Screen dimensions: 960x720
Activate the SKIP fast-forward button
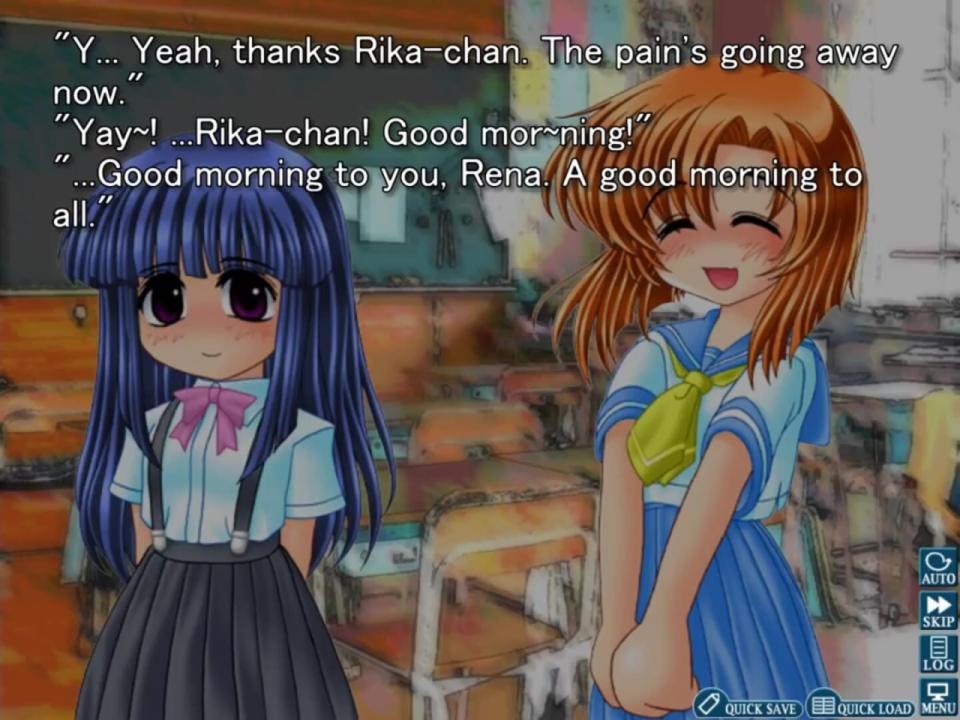938,611
